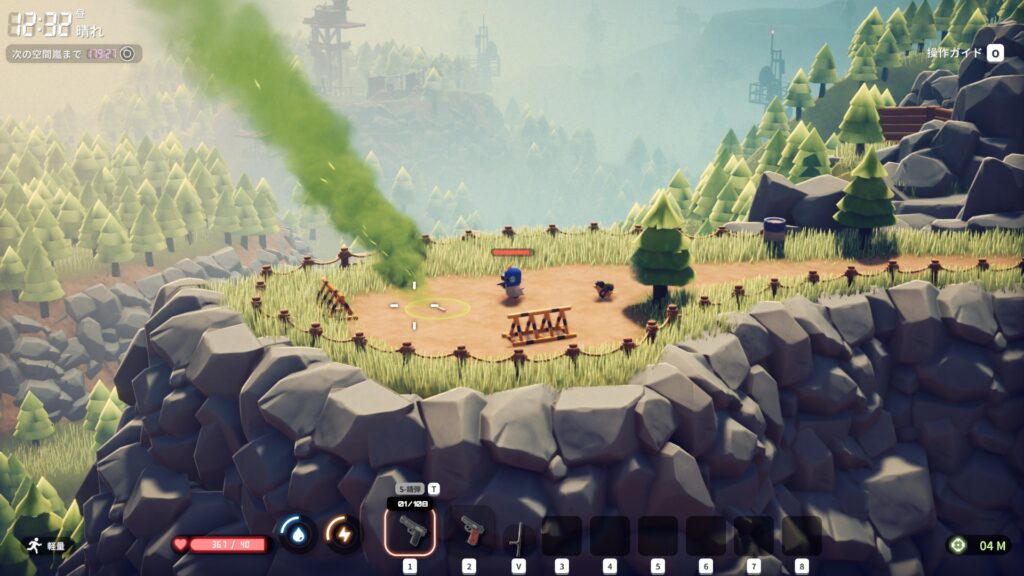Screen dimensions: 1024x576
Task: Equip the brown-grip handgun in slot 2
Action: [469, 533]
